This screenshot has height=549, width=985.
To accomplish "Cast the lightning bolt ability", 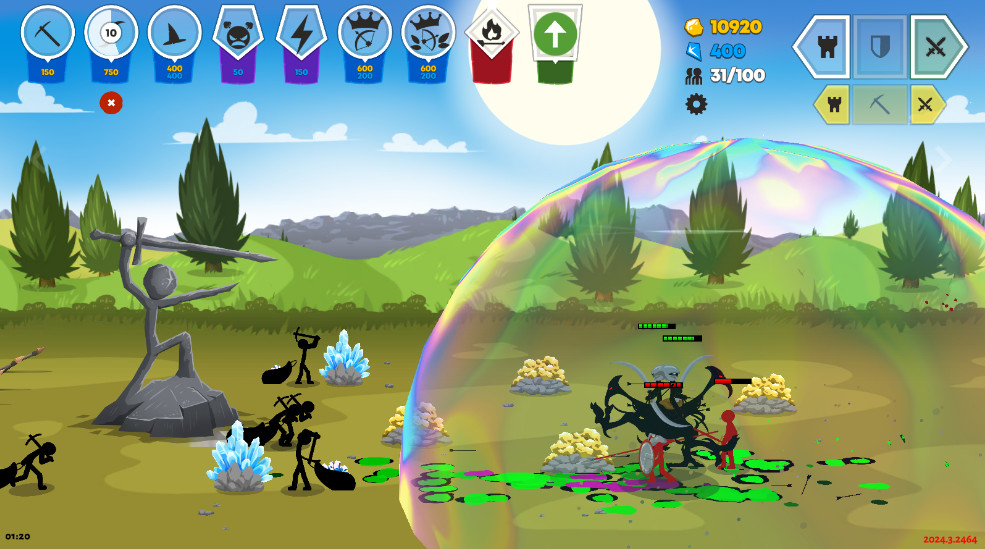I will 301,33.
